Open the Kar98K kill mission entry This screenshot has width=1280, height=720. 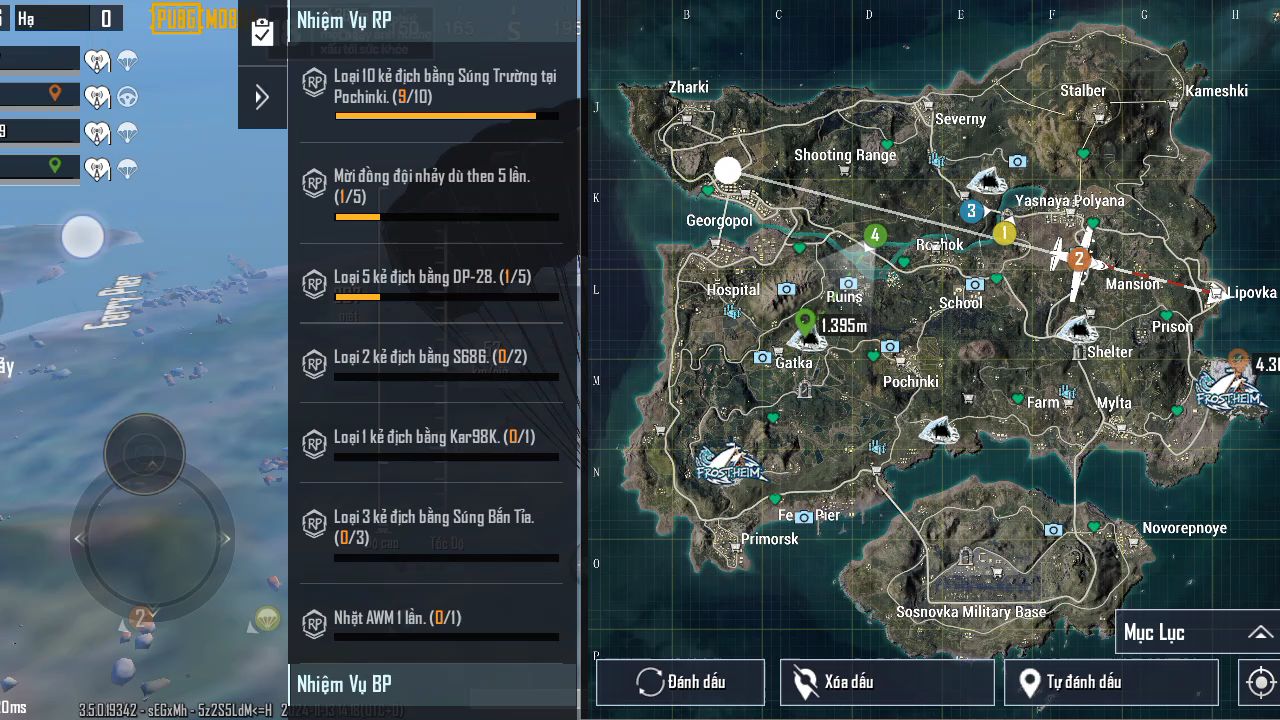click(x=432, y=442)
